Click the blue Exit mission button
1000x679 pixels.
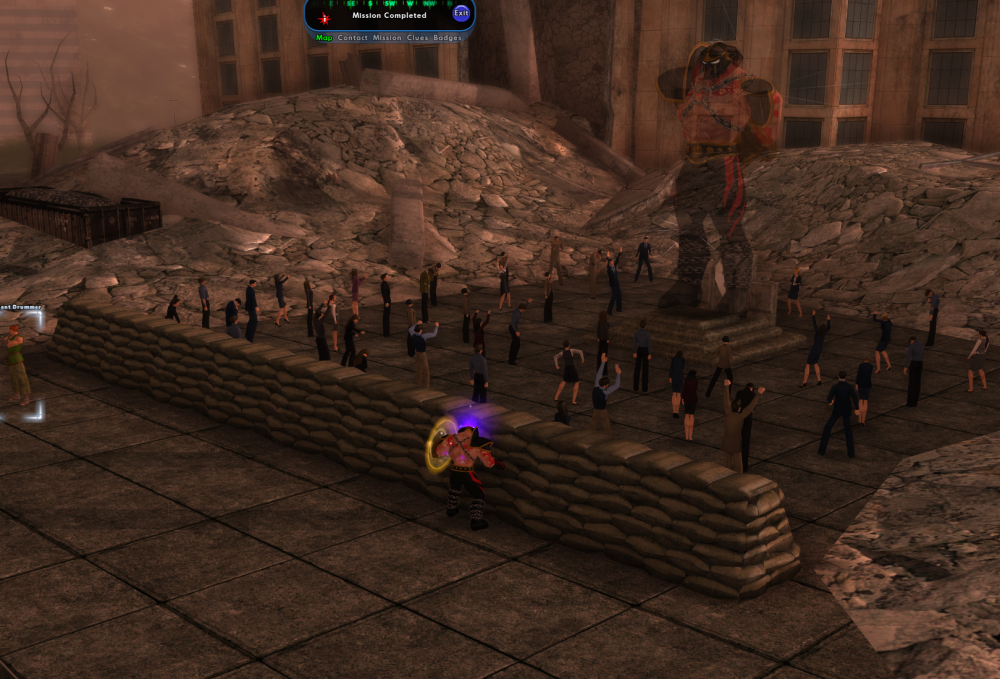click(461, 13)
